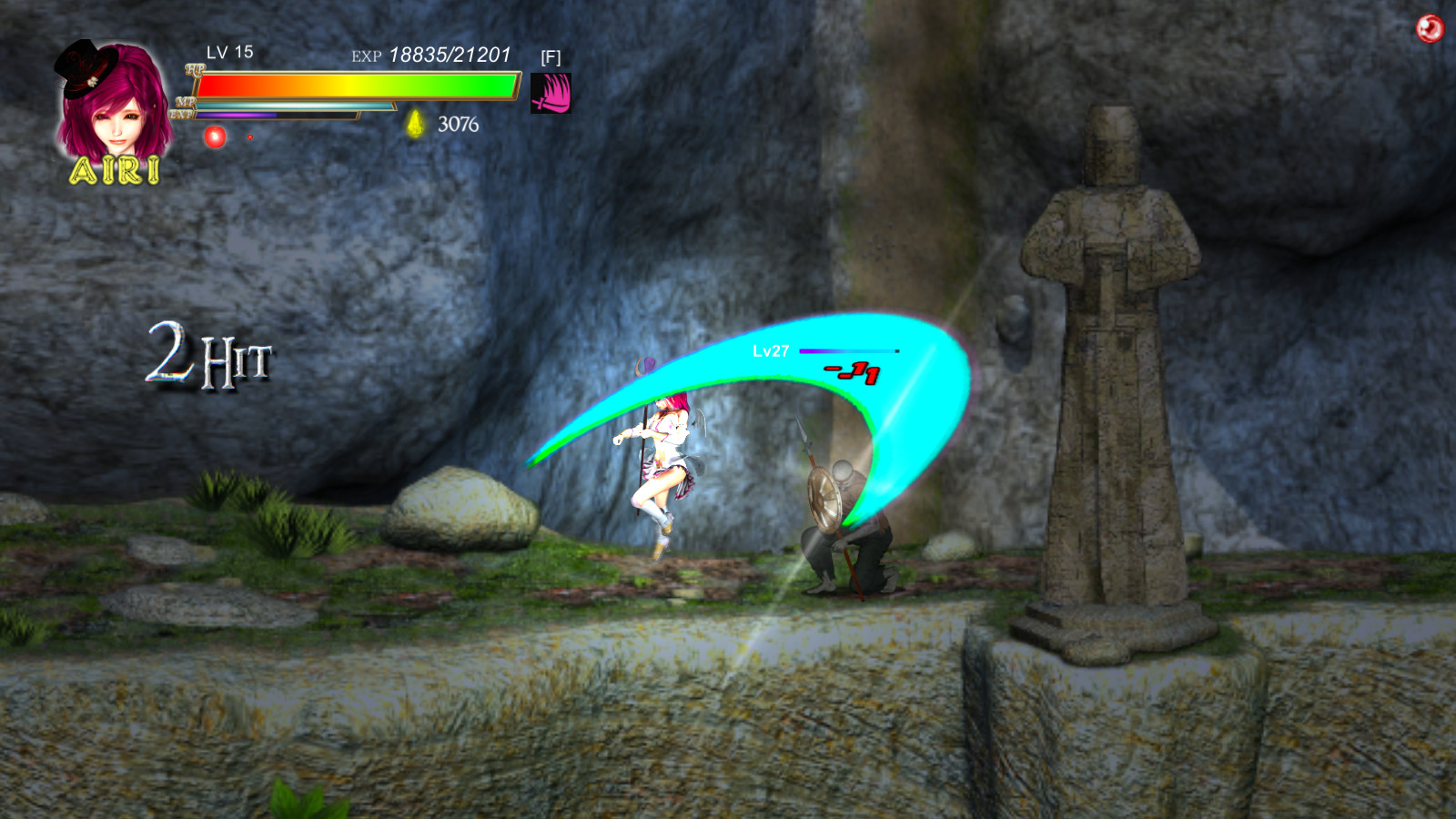The height and width of the screenshot is (819, 1456).
Task: Toggle the [F] key binding indicator
Action: pyautogui.click(x=549, y=56)
